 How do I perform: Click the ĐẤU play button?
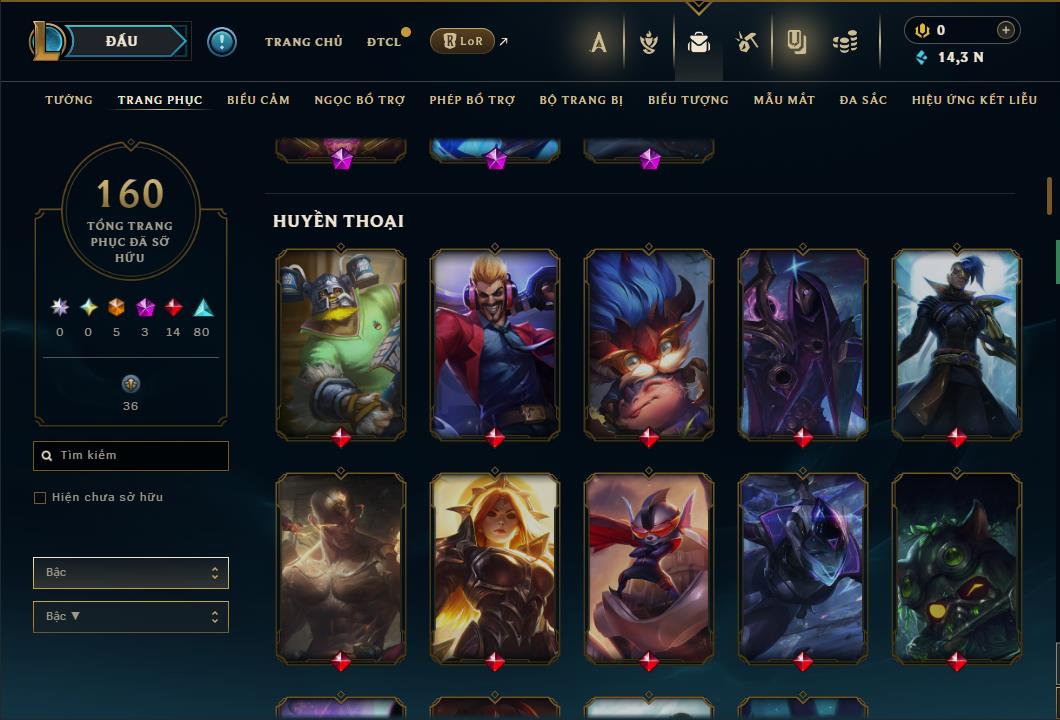pyautogui.click(x=121, y=41)
